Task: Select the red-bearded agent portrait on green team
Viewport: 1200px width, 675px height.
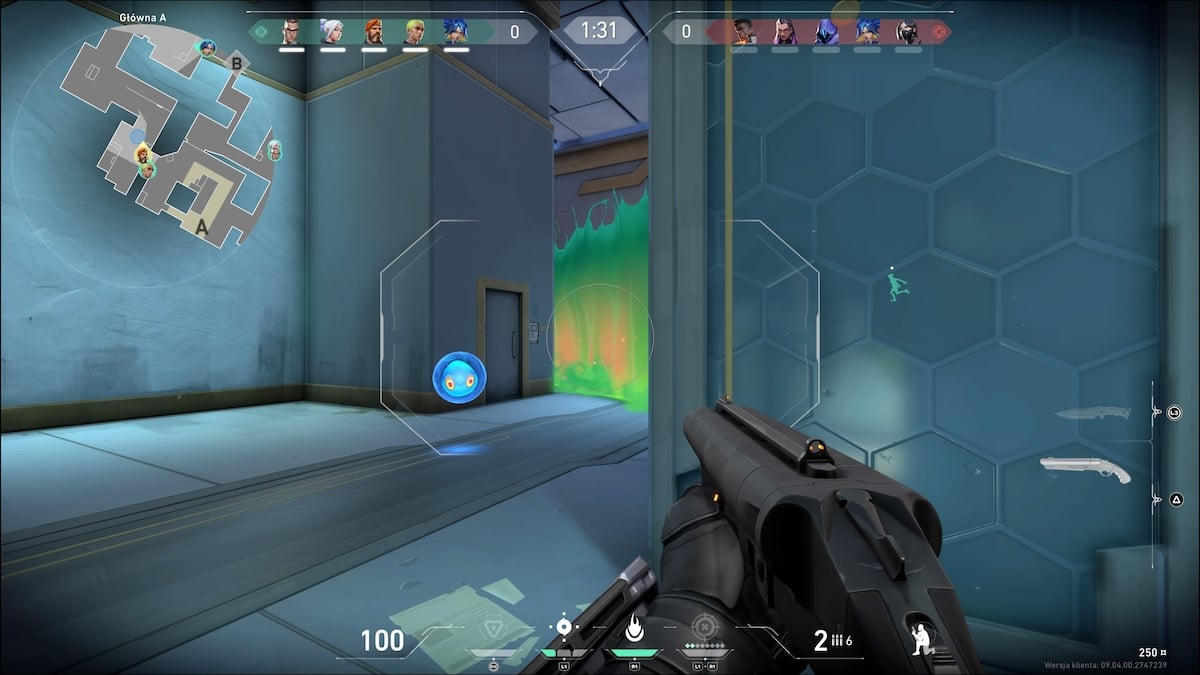Action: [x=374, y=32]
